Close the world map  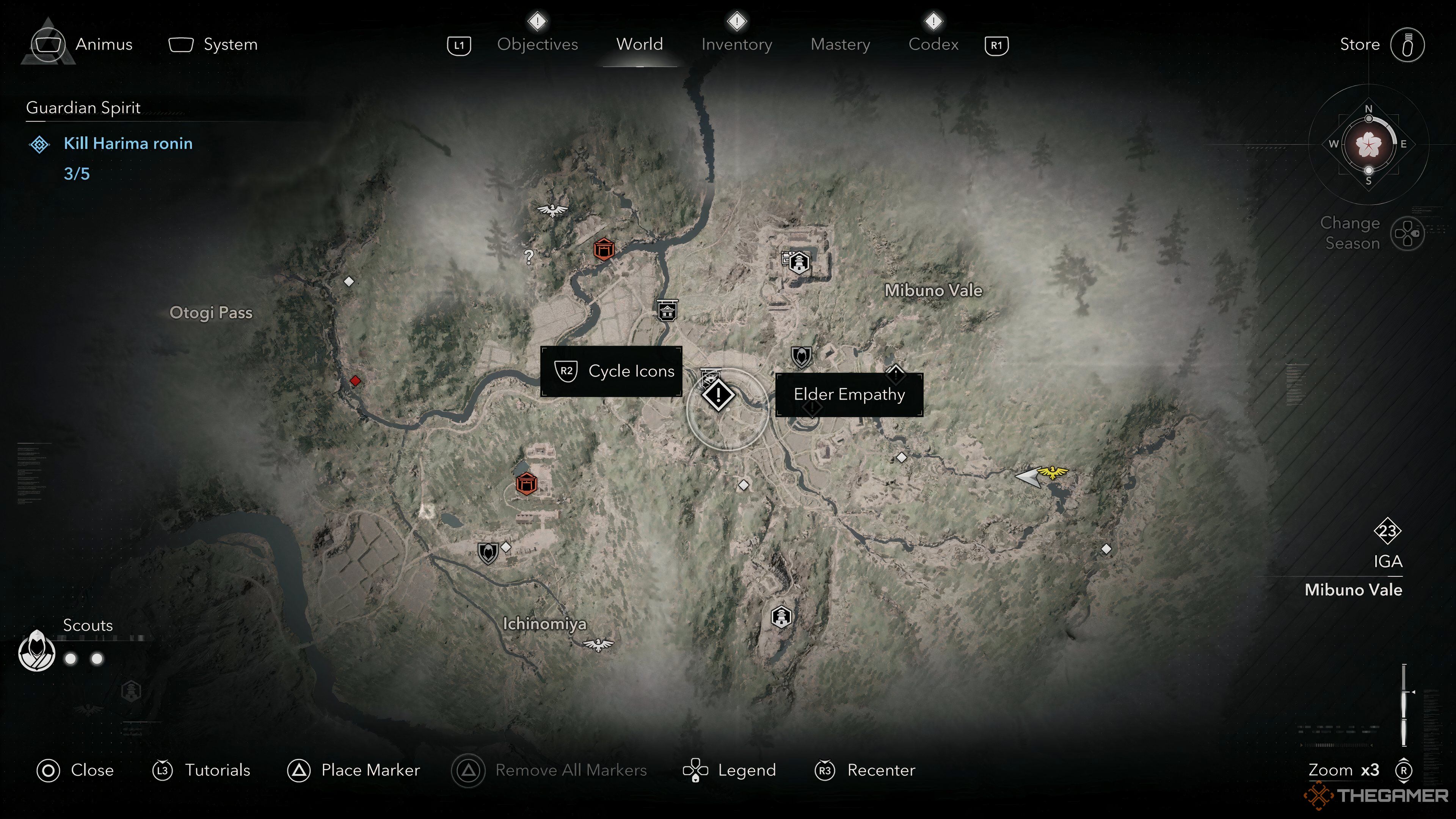pyautogui.click(x=75, y=770)
